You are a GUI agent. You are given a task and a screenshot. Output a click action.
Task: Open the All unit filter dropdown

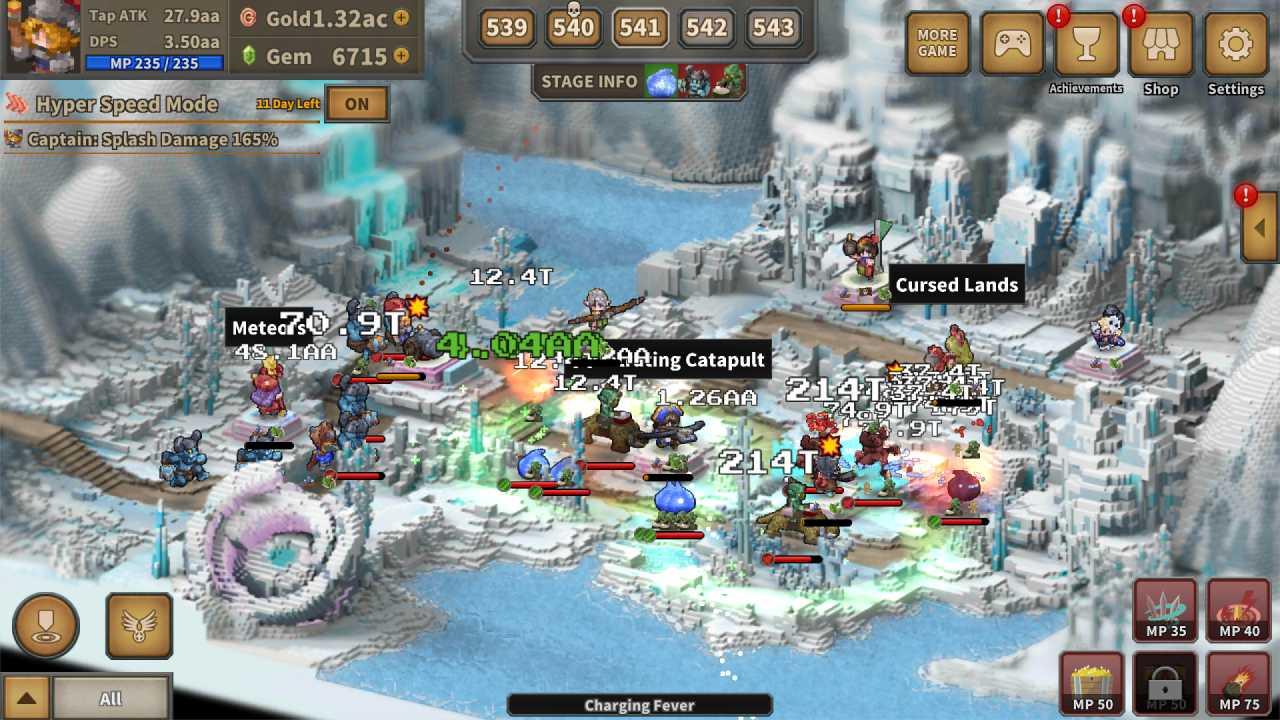tap(110, 699)
